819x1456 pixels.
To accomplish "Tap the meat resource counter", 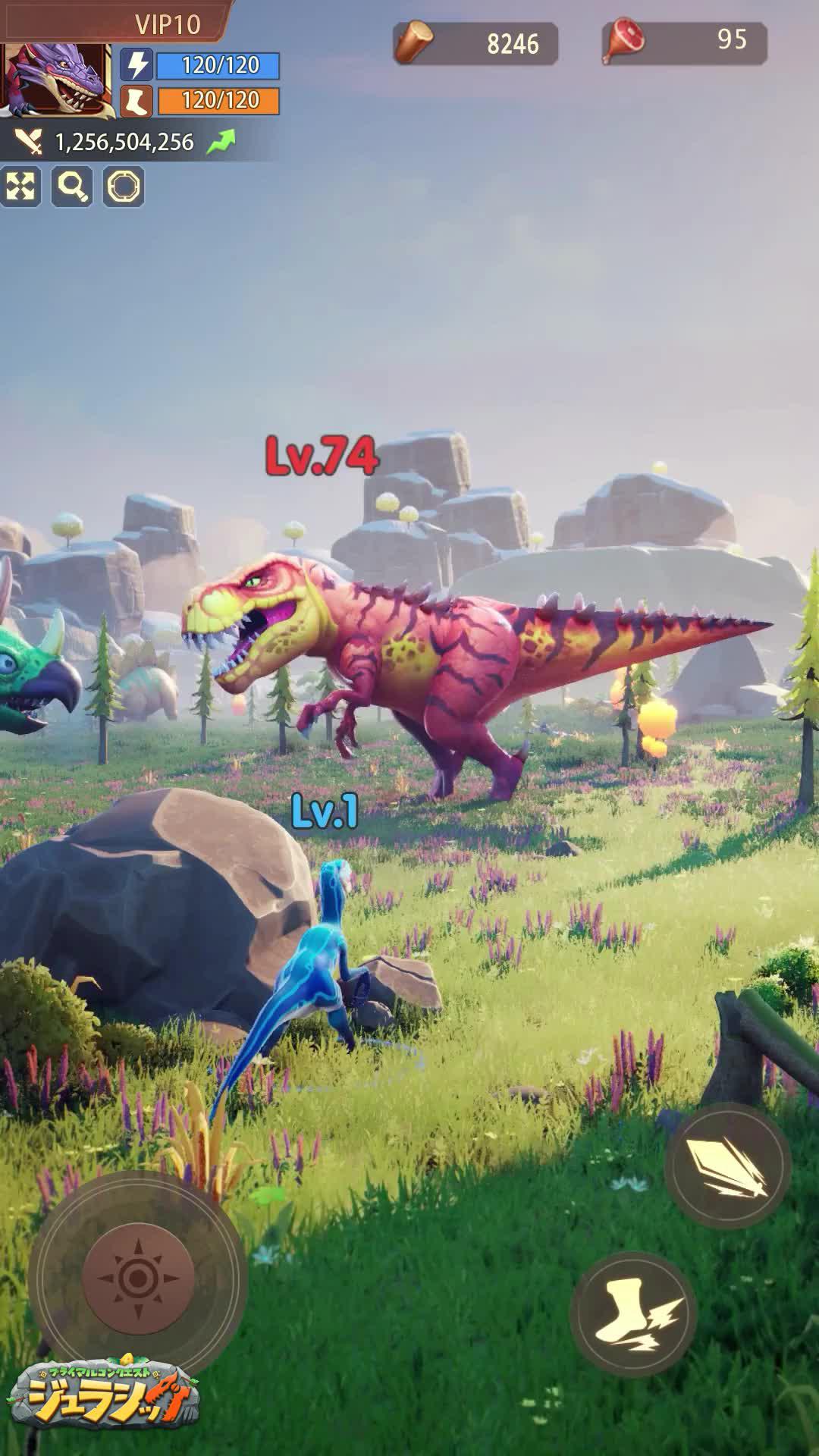I will tap(685, 42).
